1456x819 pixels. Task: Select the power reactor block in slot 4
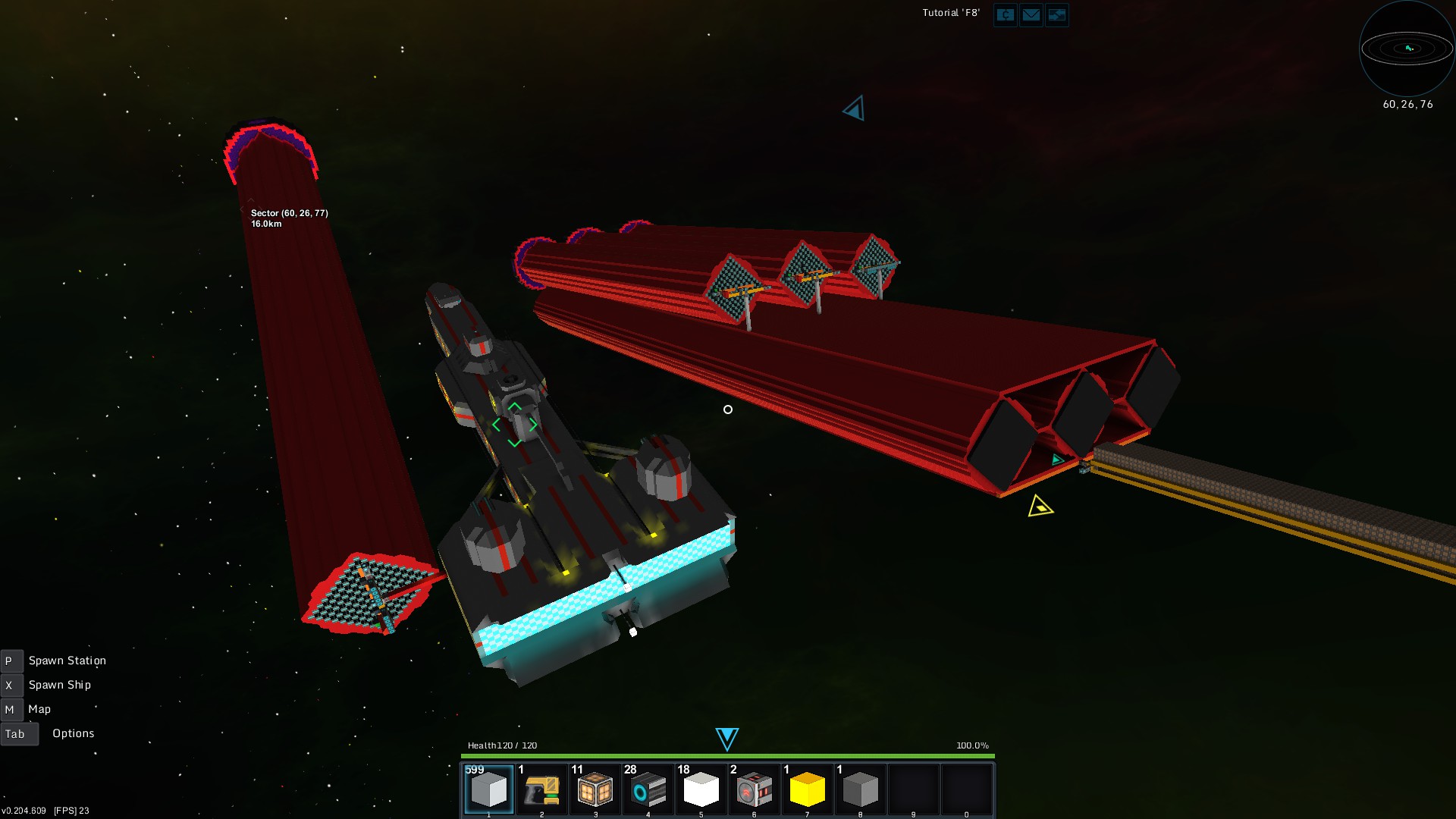click(x=649, y=789)
